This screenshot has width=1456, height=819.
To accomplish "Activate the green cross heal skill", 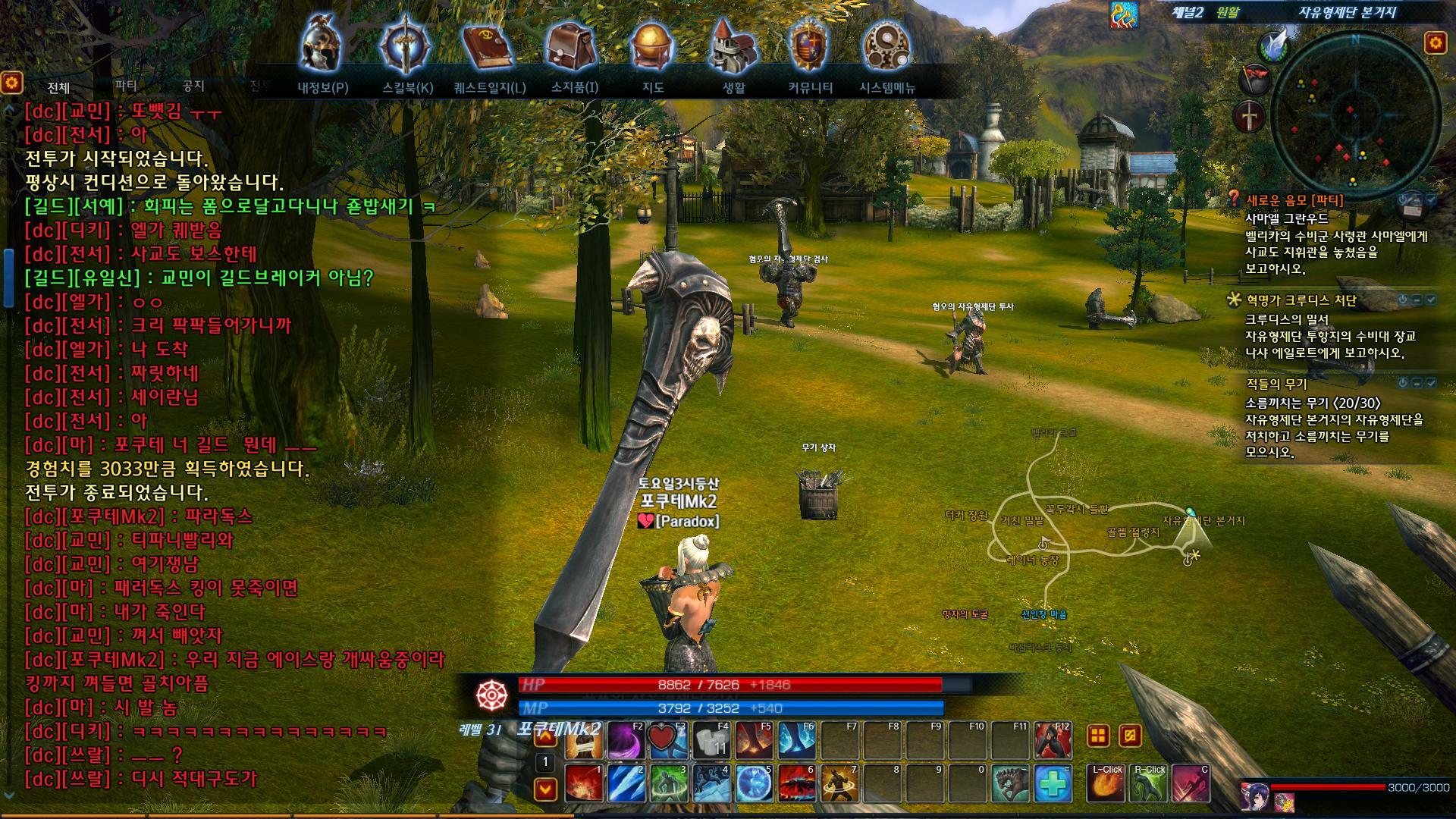I will coord(1052,783).
